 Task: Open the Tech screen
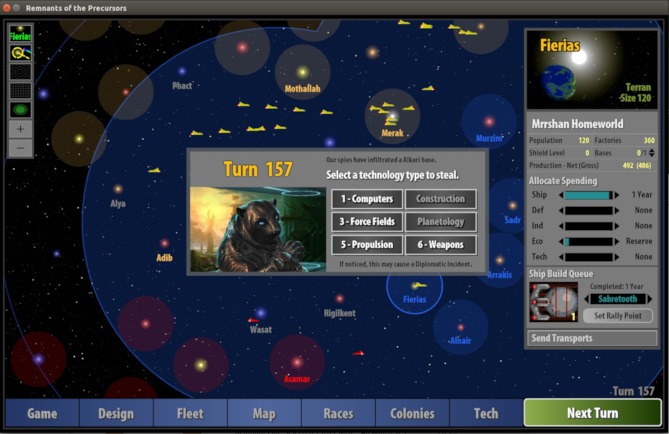[x=486, y=413]
